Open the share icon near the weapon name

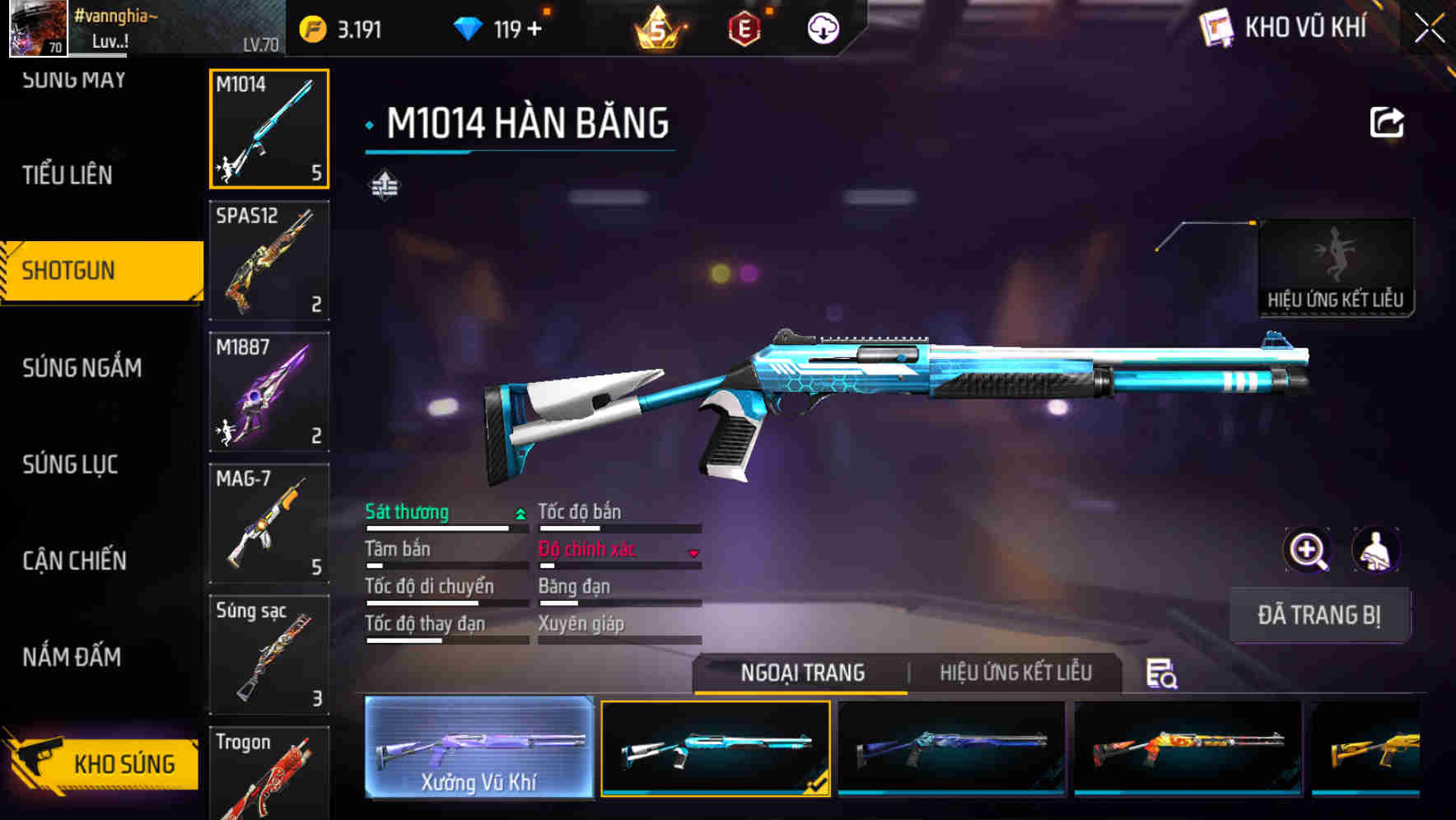coord(1386,121)
